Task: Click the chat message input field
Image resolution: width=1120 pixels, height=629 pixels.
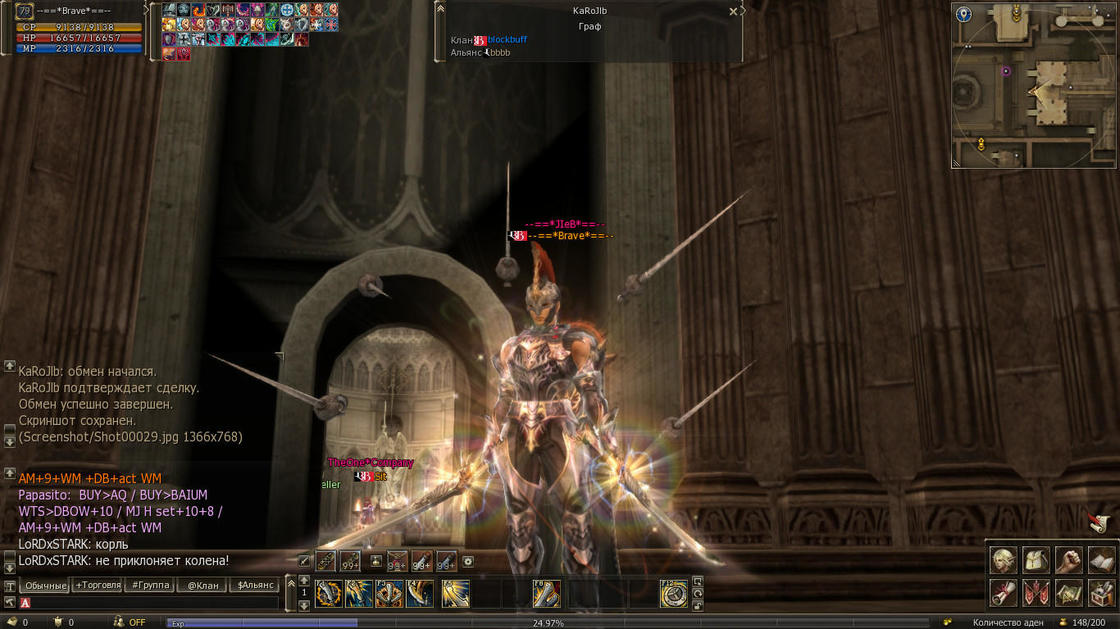Action: pyautogui.click(x=150, y=603)
